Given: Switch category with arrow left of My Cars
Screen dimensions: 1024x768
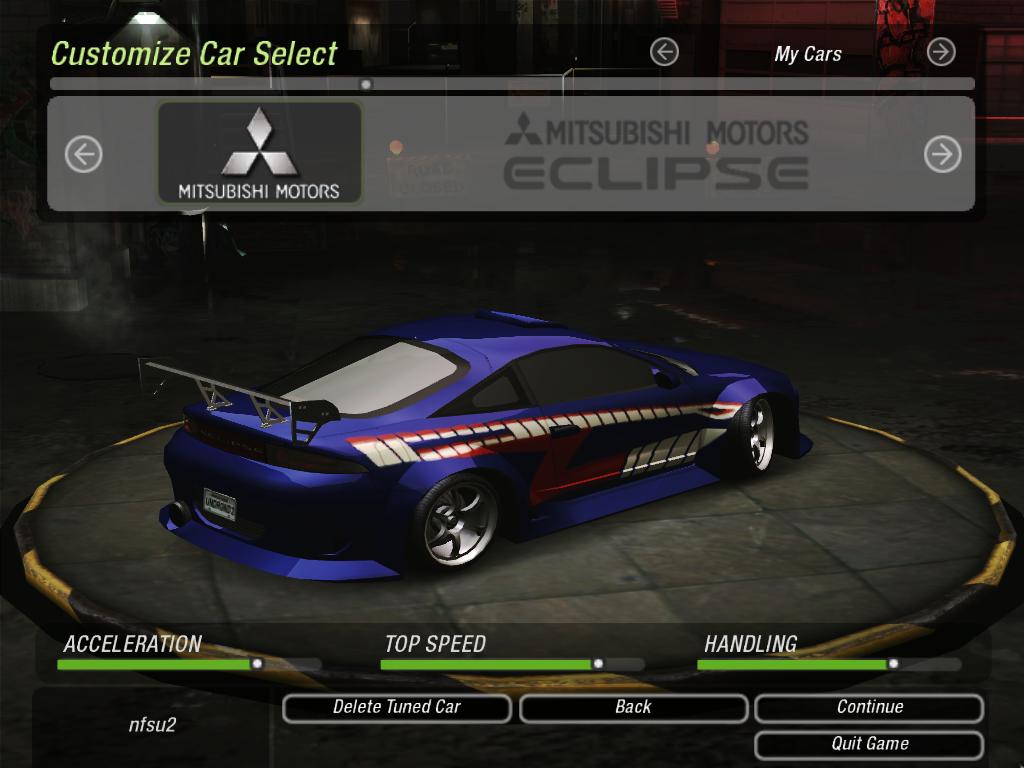Looking at the screenshot, I should point(664,52).
